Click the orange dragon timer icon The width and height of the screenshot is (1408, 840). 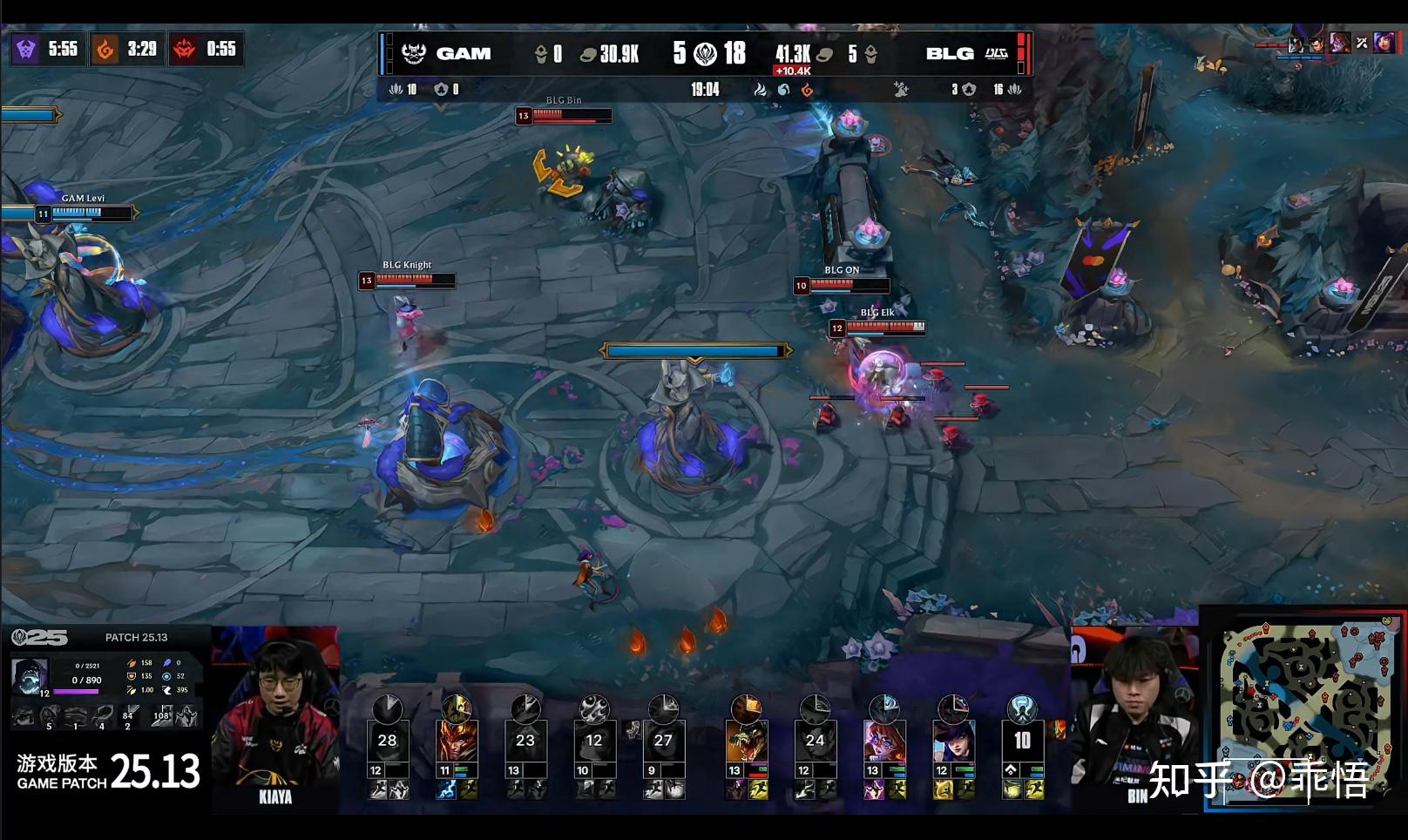[x=105, y=50]
